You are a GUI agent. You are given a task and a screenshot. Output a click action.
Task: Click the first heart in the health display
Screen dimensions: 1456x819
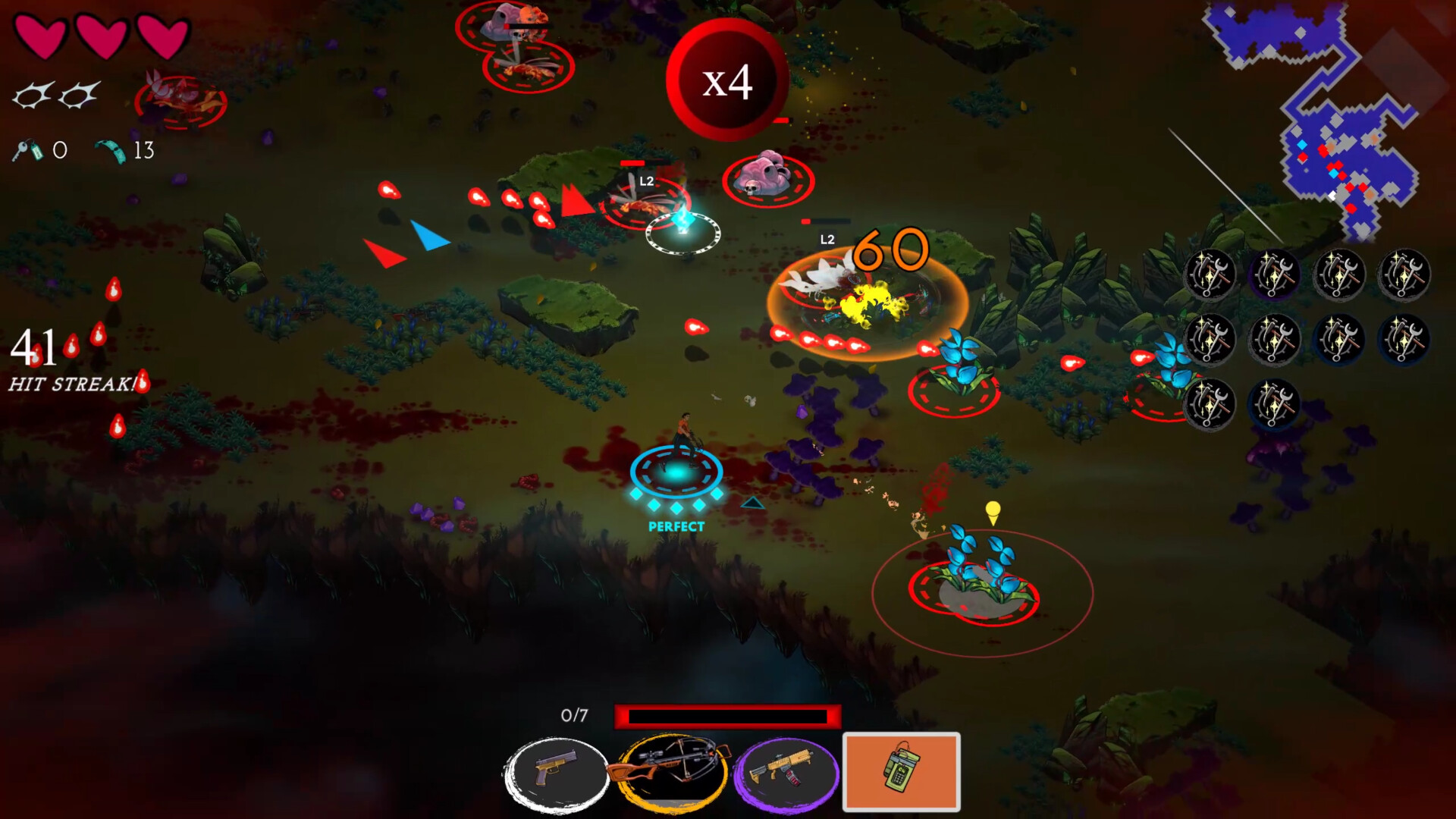click(x=42, y=36)
